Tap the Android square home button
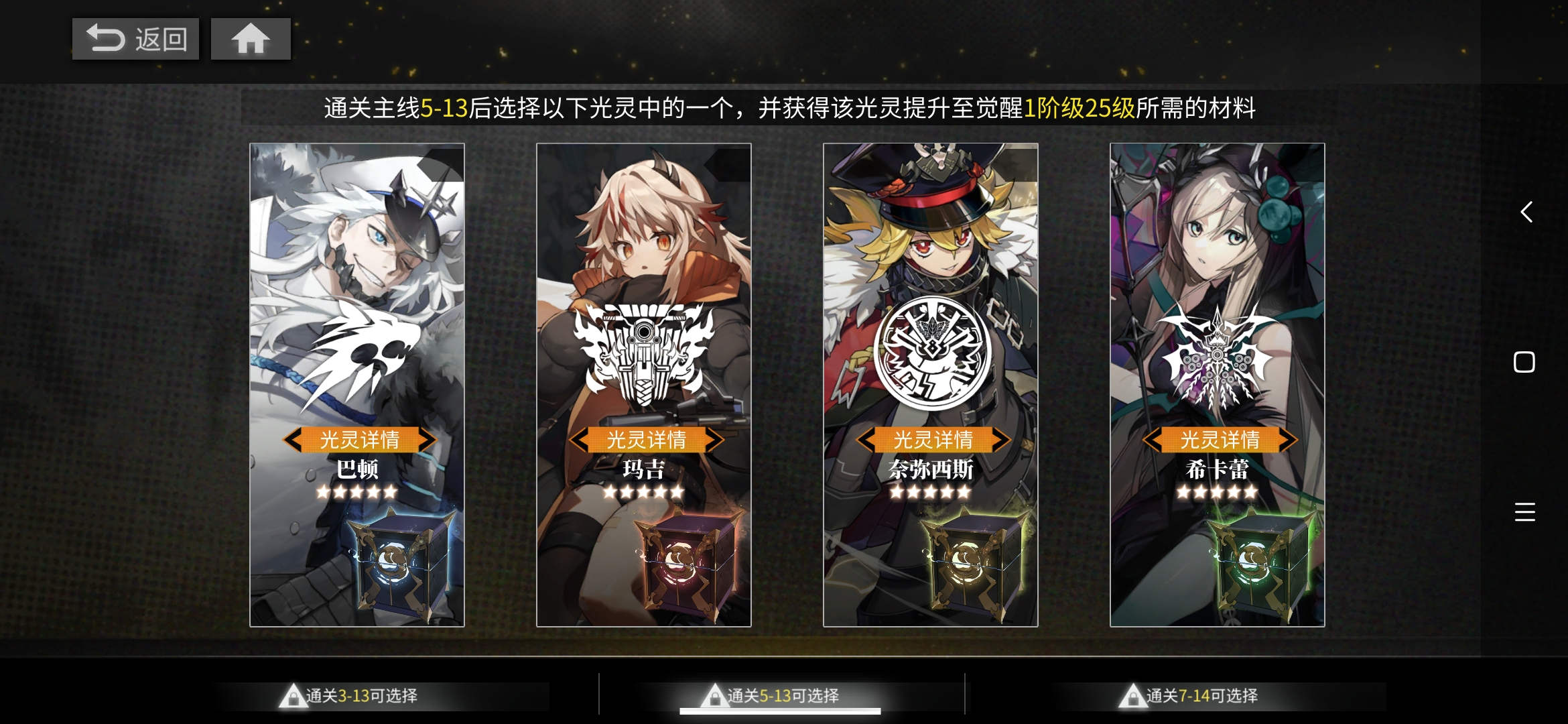Screen dimensions: 1568x724 coord(1524,363)
